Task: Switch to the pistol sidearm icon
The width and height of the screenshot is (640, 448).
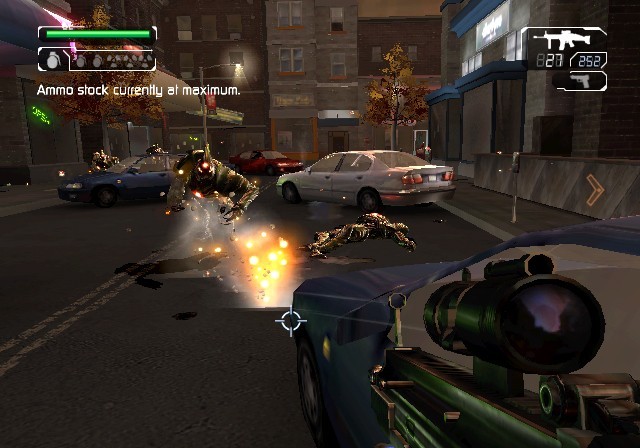Action: click(x=582, y=79)
